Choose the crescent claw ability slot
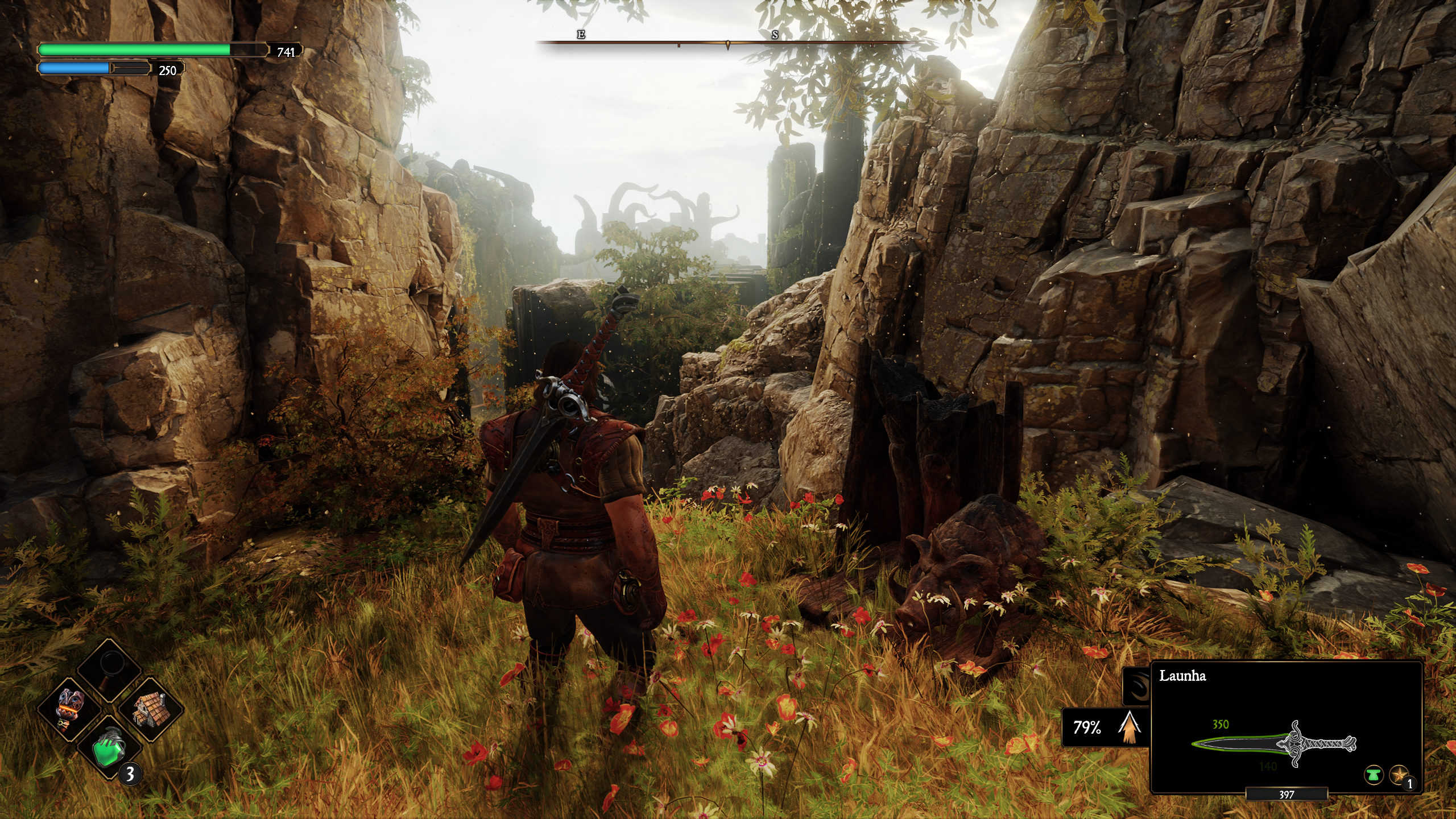The width and height of the screenshot is (1456, 819). (1136, 684)
